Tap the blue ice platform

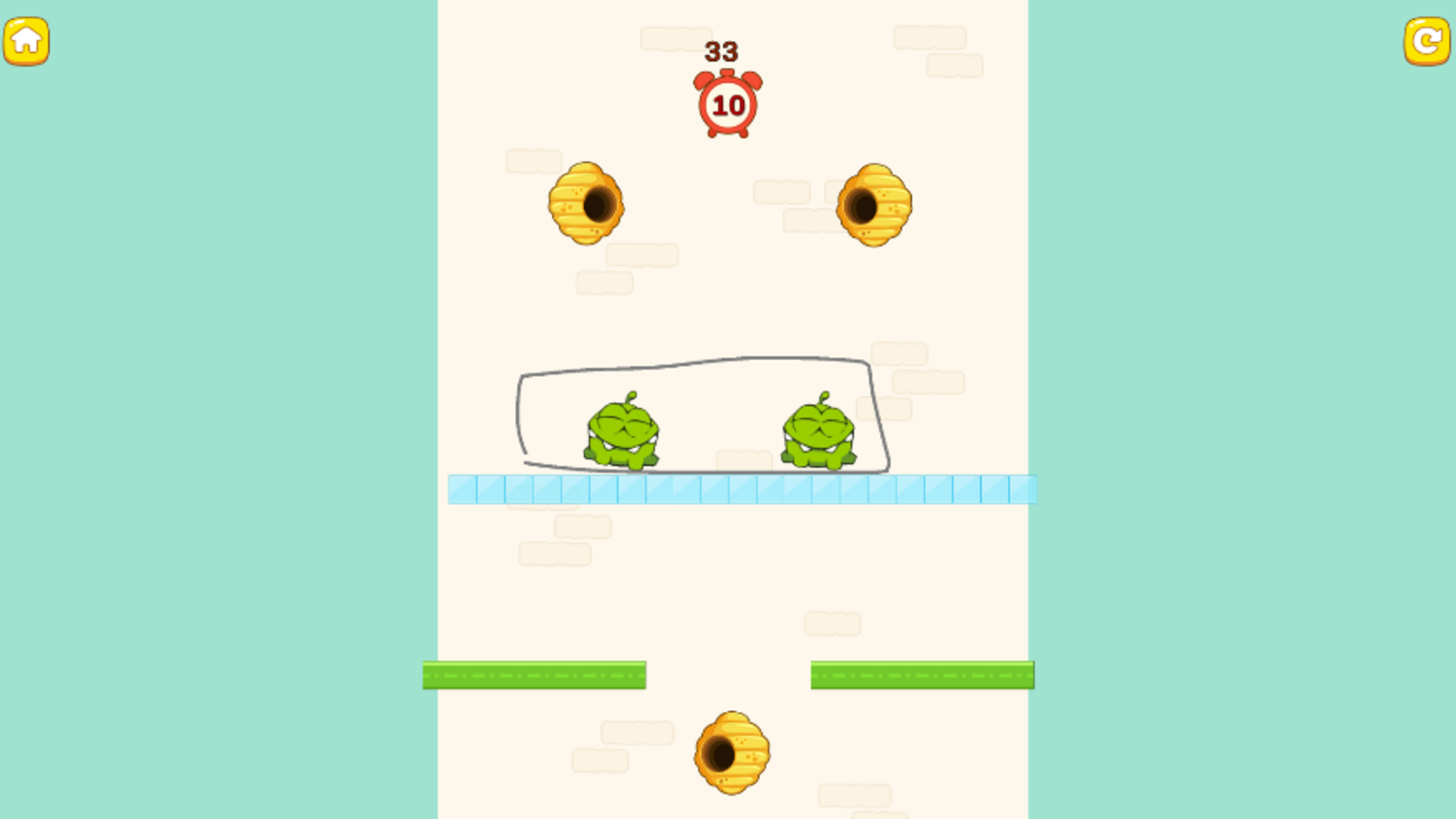(x=743, y=489)
